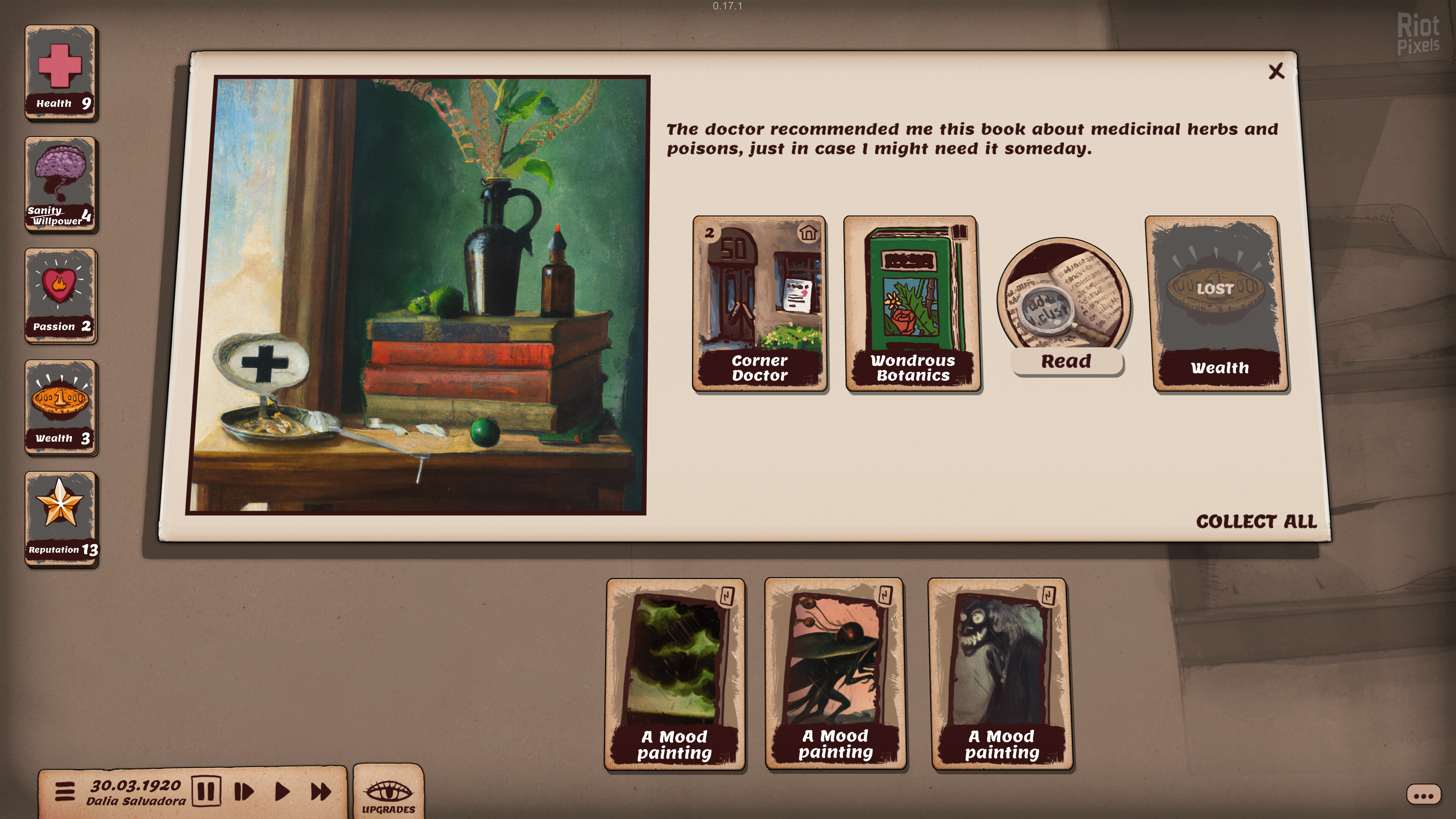Select the Corner Doctor card

(759, 303)
